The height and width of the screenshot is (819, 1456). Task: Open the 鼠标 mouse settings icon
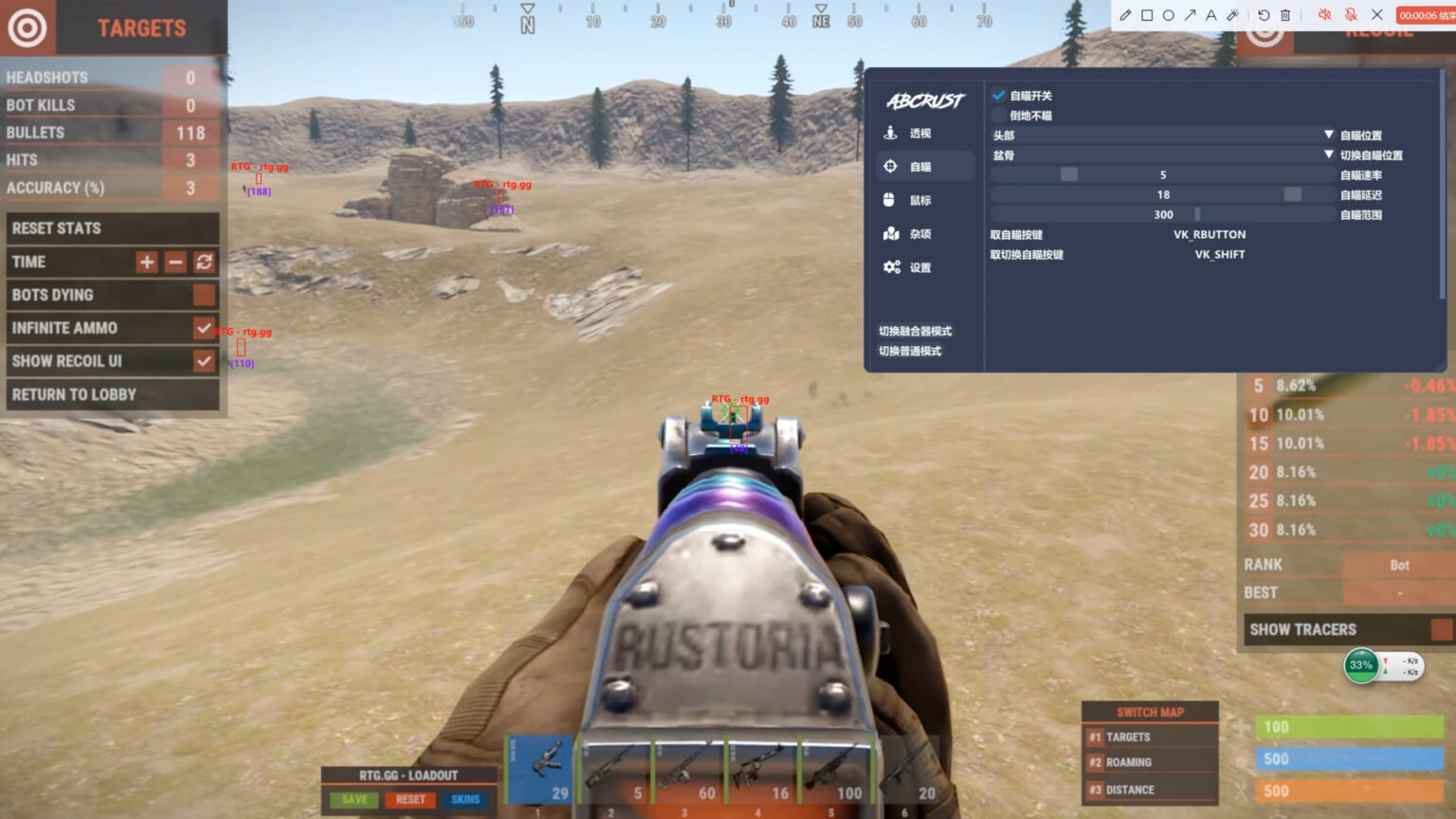pos(889,200)
